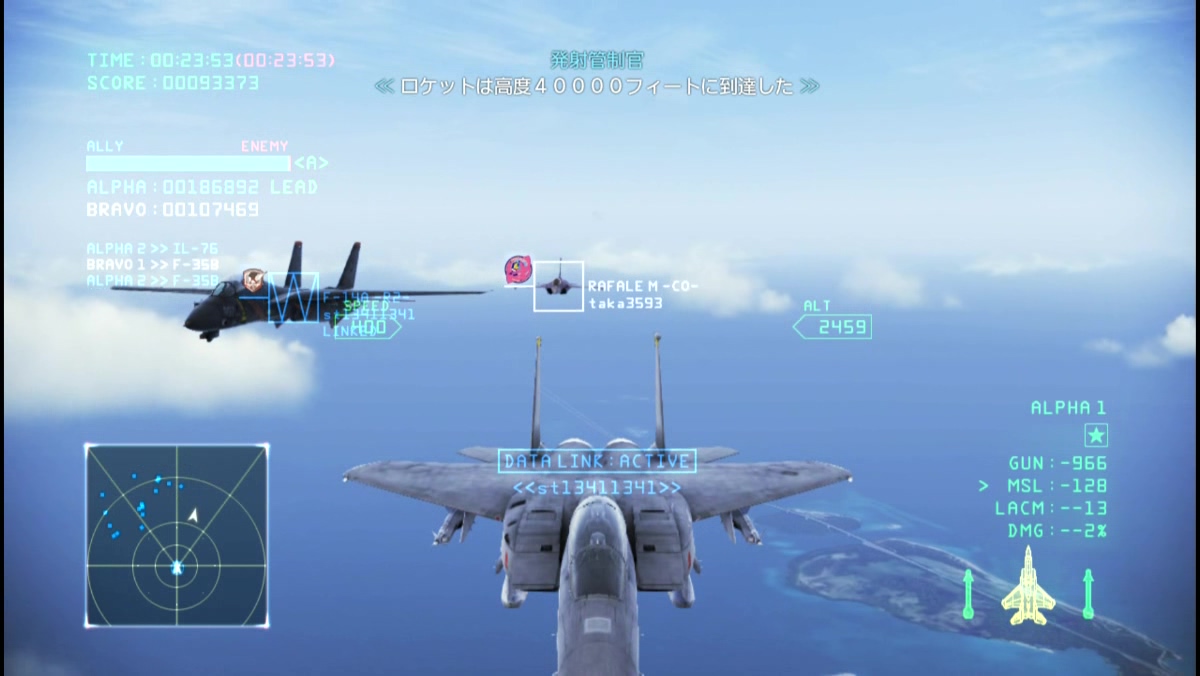Select the RAFALE M target box
Viewport: 1200px width, 676px height.
pyautogui.click(x=558, y=286)
